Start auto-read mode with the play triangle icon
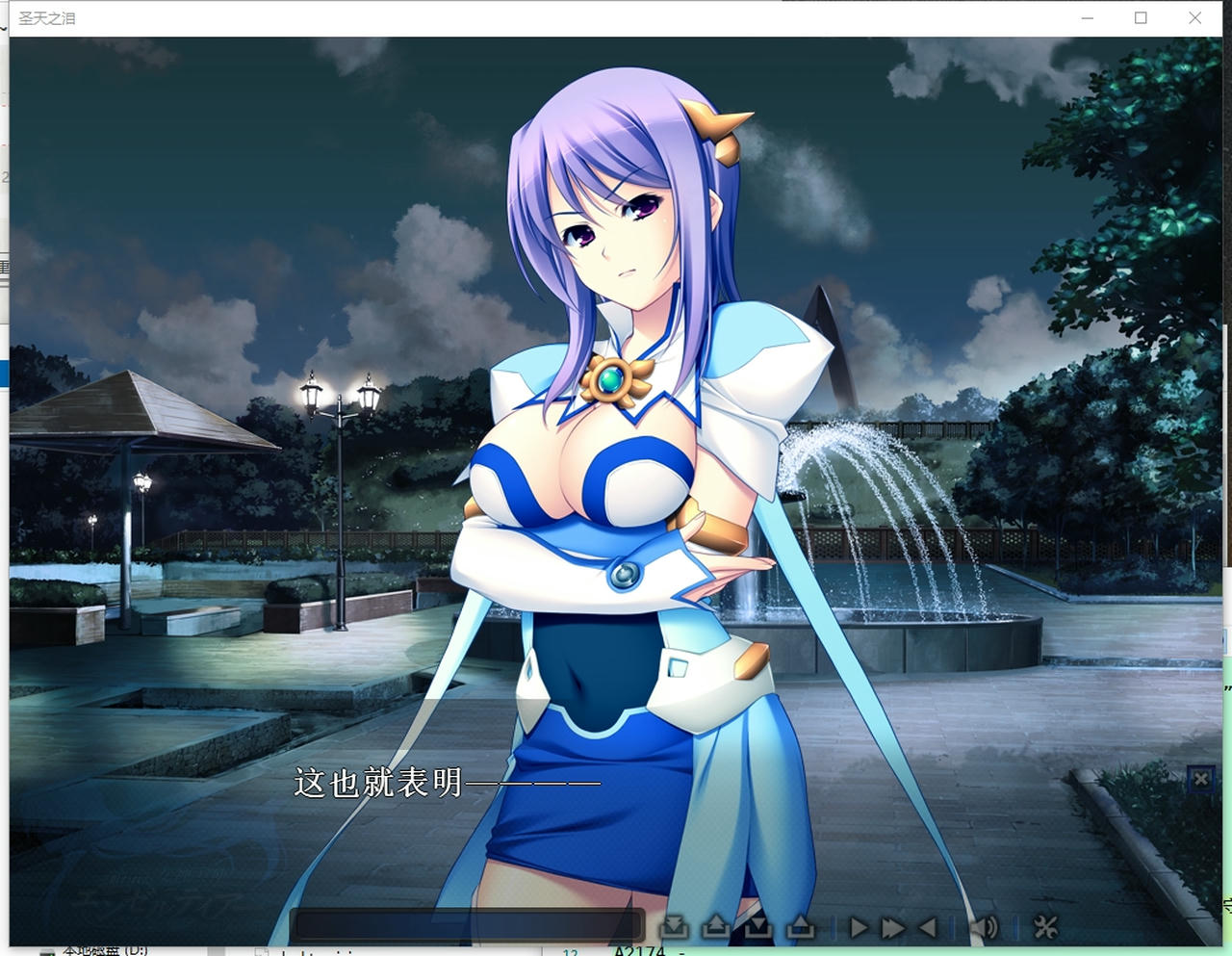 coord(859,929)
